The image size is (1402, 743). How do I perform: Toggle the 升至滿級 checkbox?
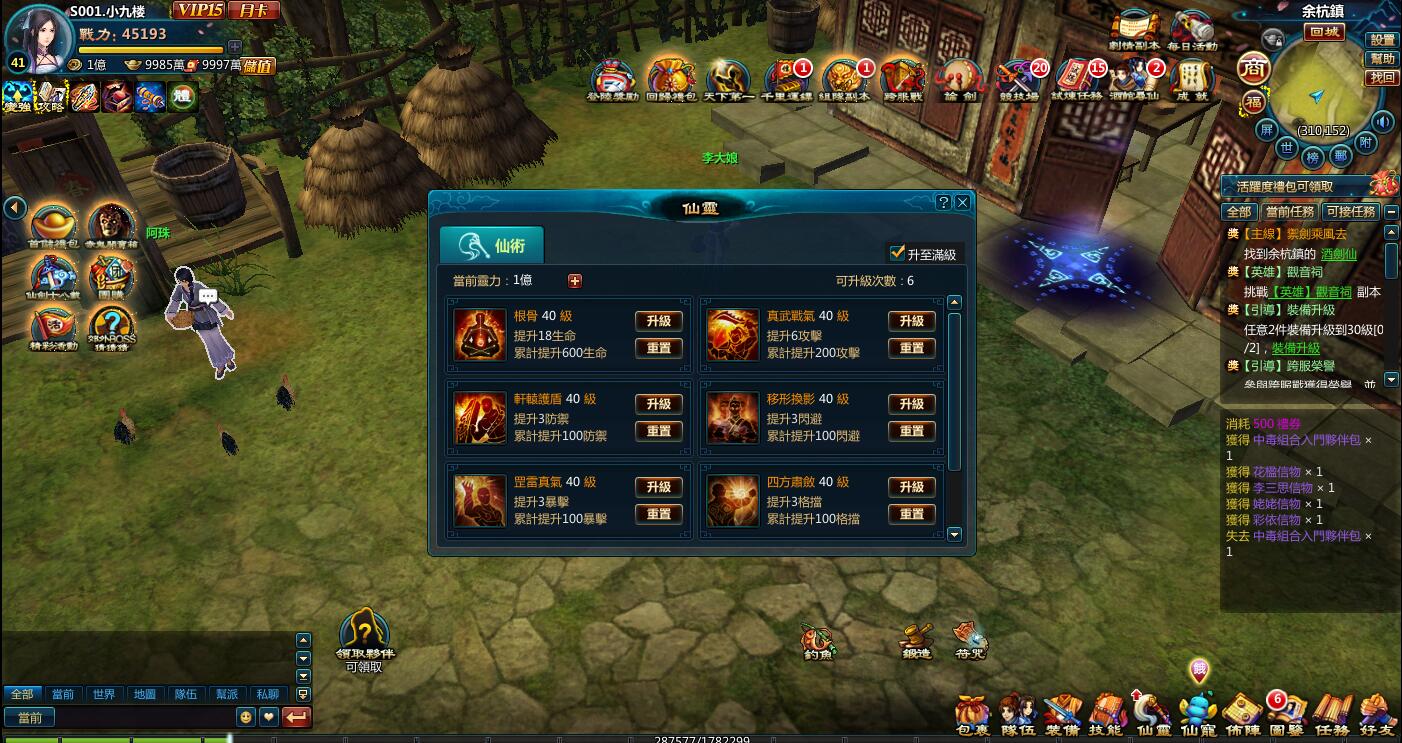(x=897, y=254)
